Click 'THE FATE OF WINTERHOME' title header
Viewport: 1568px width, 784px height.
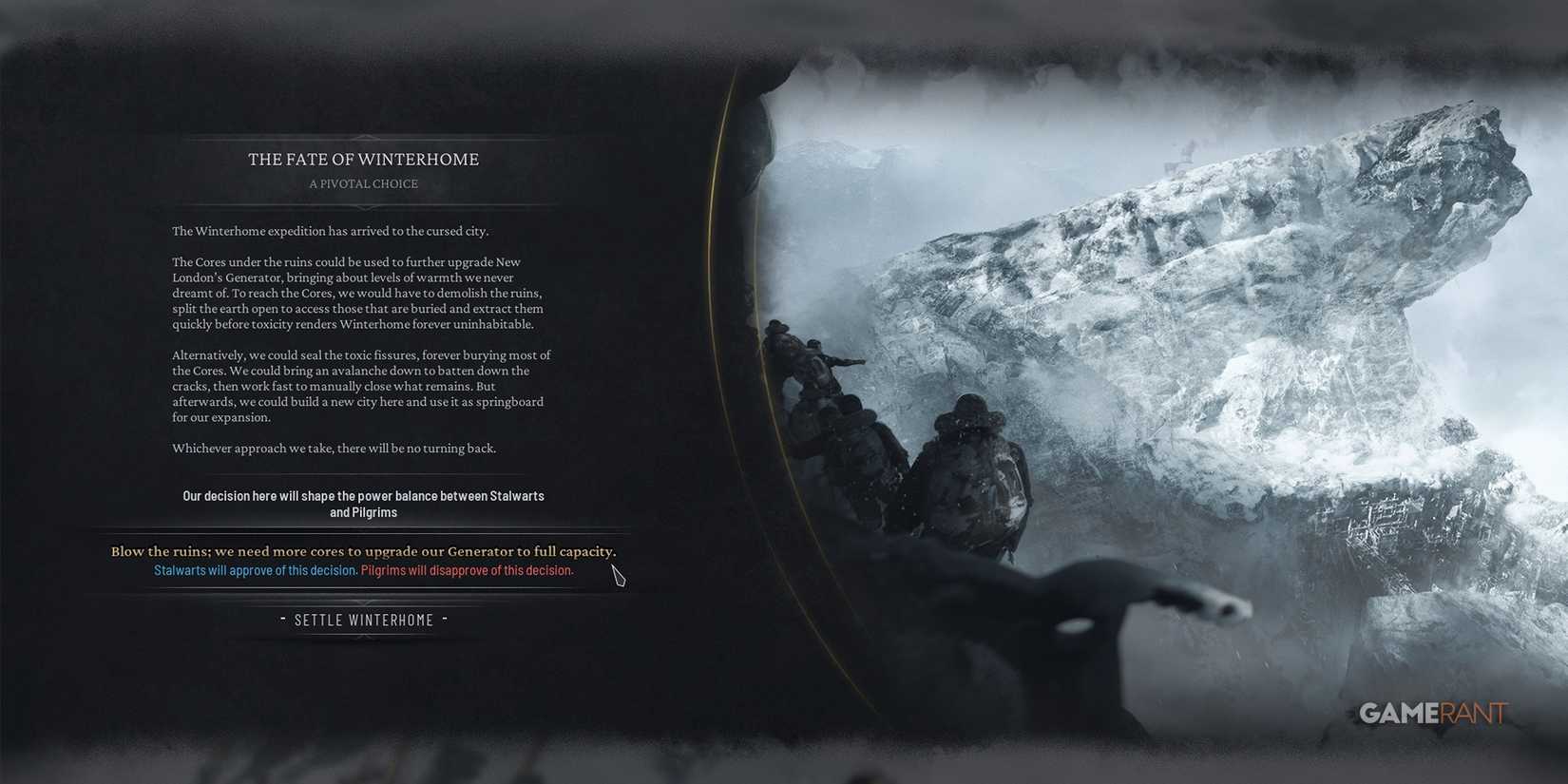[x=364, y=159]
